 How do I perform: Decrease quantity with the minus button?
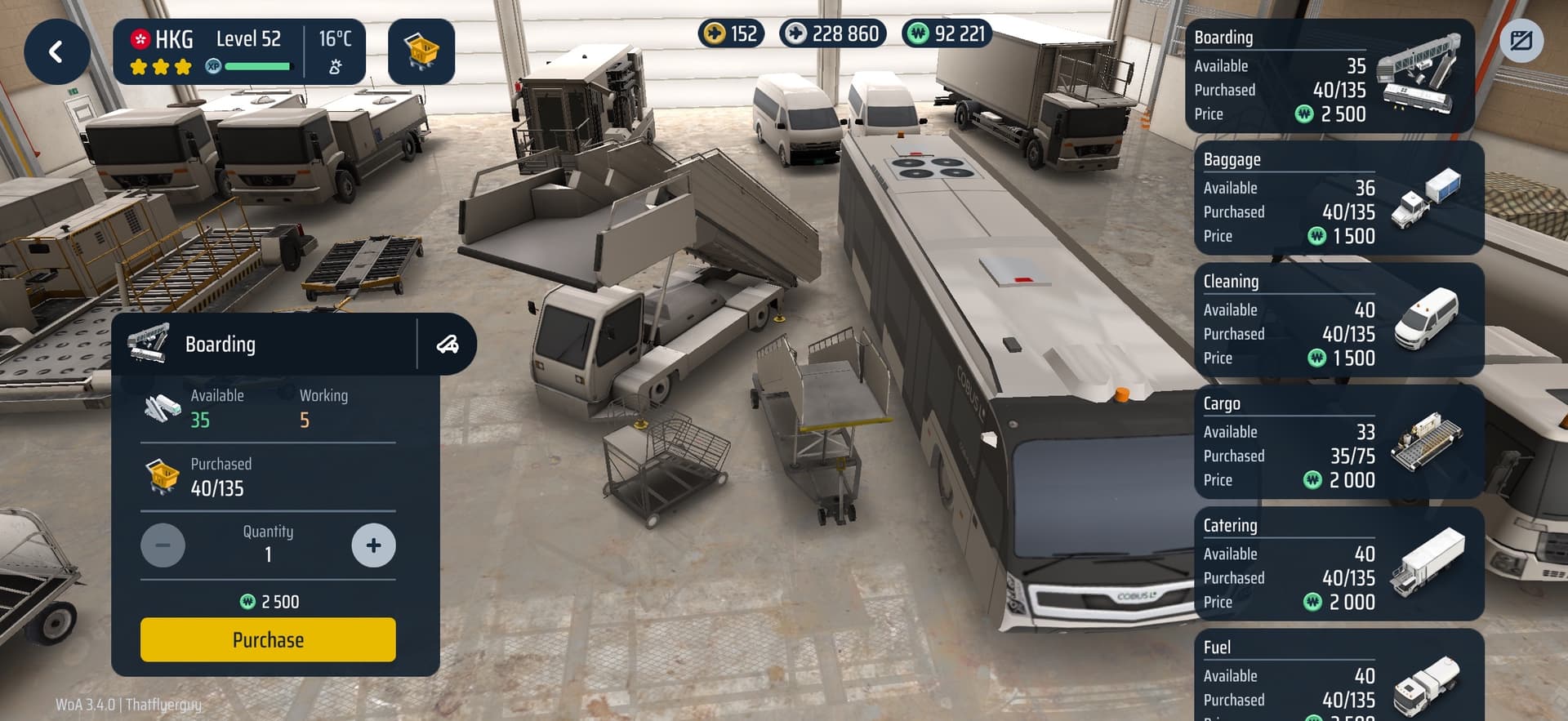pyautogui.click(x=163, y=545)
